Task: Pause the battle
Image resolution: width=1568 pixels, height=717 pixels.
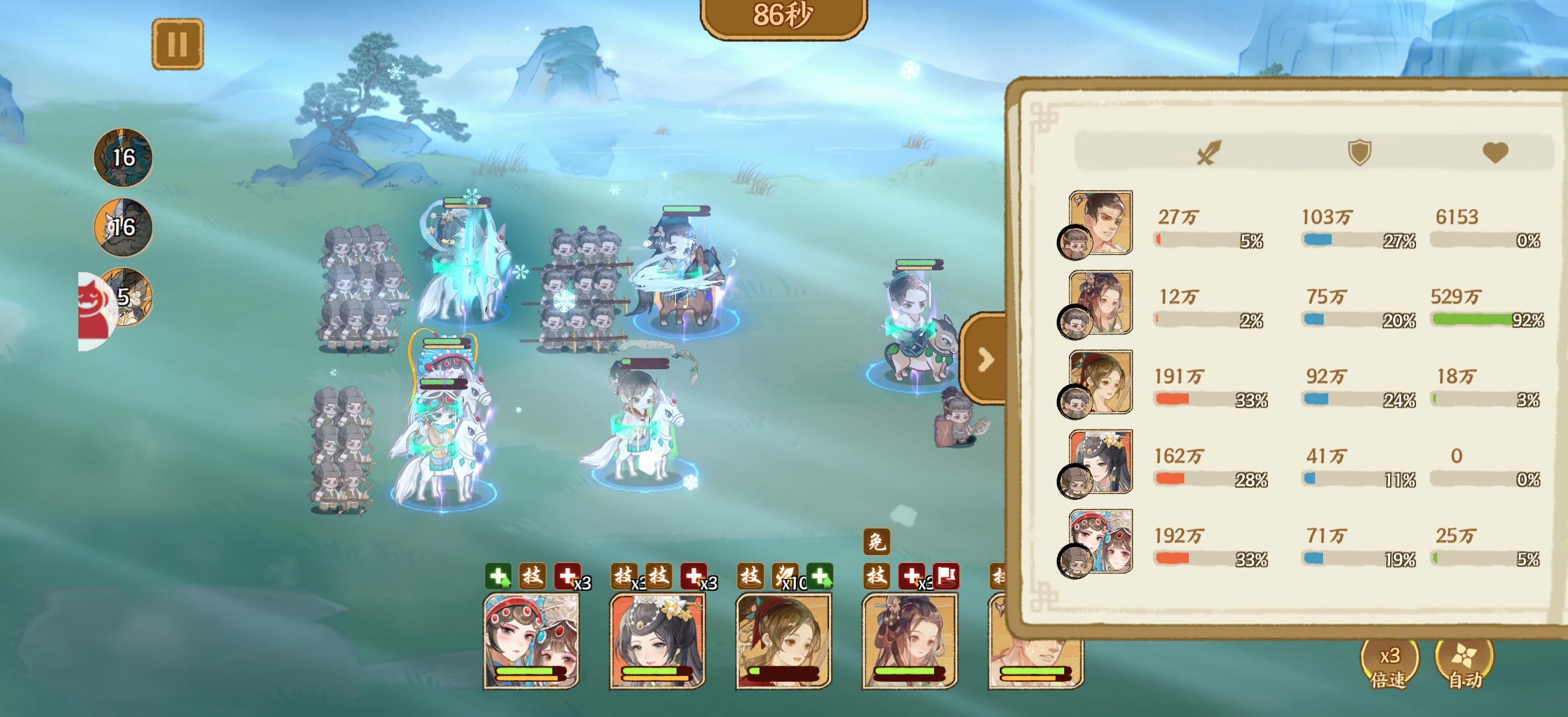Action: (x=177, y=44)
